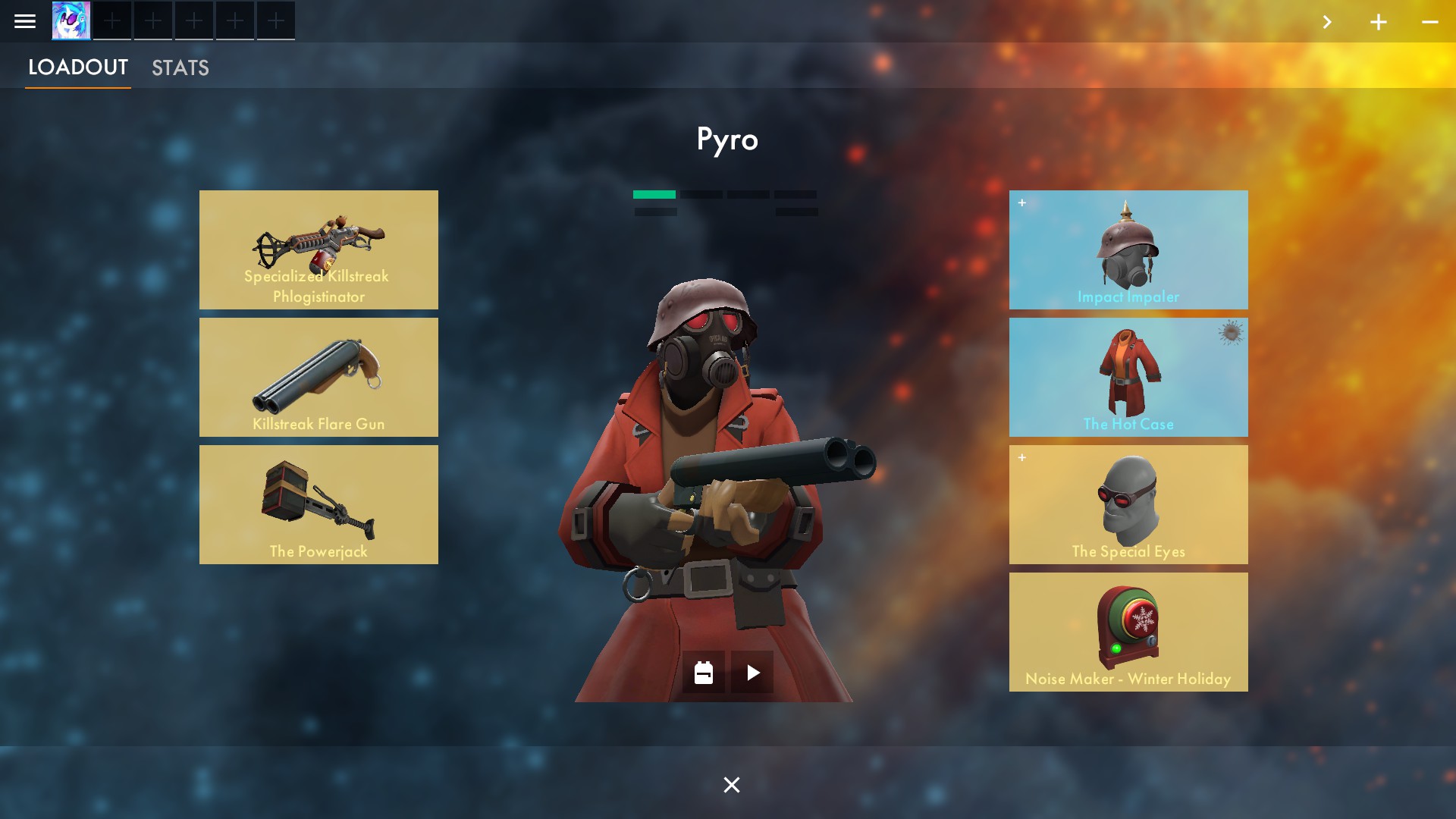The height and width of the screenshot is (819, 1456).
Task: Toggle The Hot Case cosmetic slot
Action: coord(1128,377)
